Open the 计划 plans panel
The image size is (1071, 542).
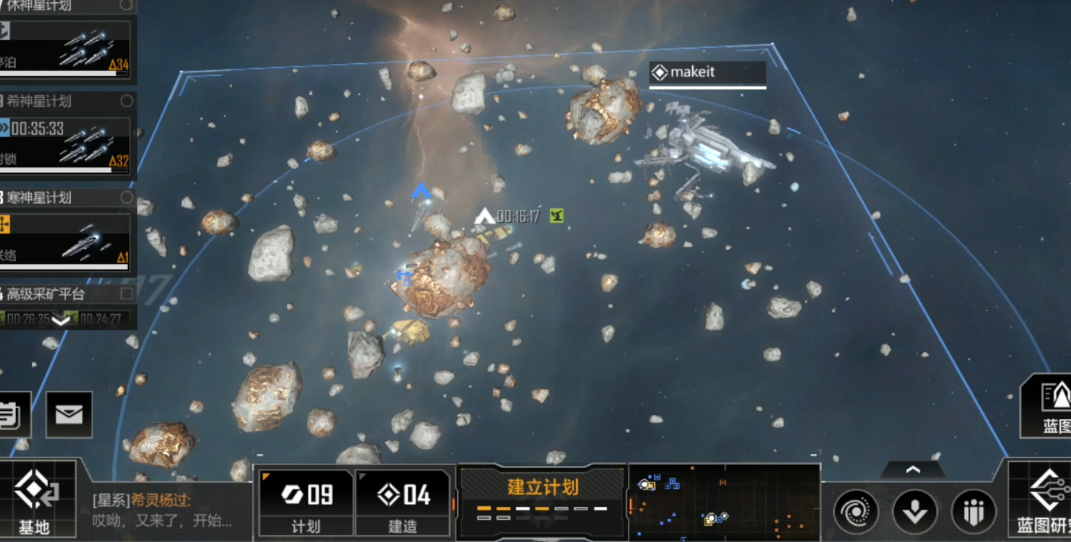point(305,502)
